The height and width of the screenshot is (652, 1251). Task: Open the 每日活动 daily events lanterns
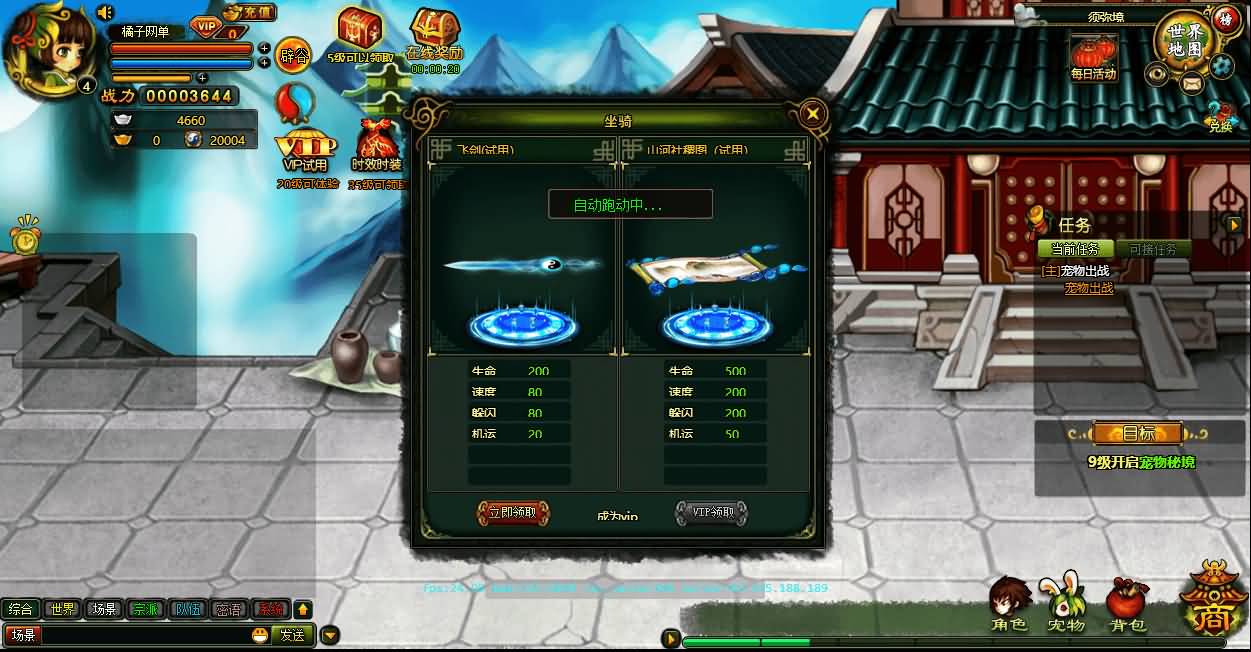(x=1092, y=56)
